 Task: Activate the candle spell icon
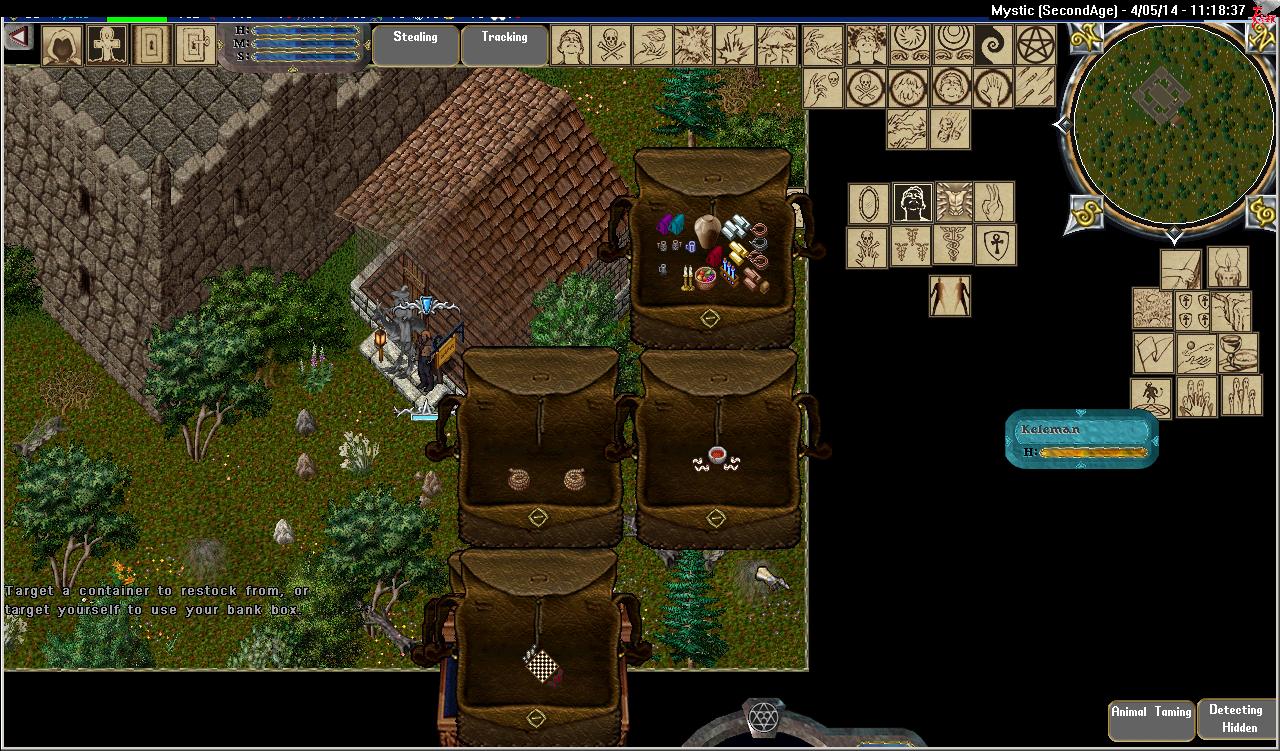(1228, 268)
